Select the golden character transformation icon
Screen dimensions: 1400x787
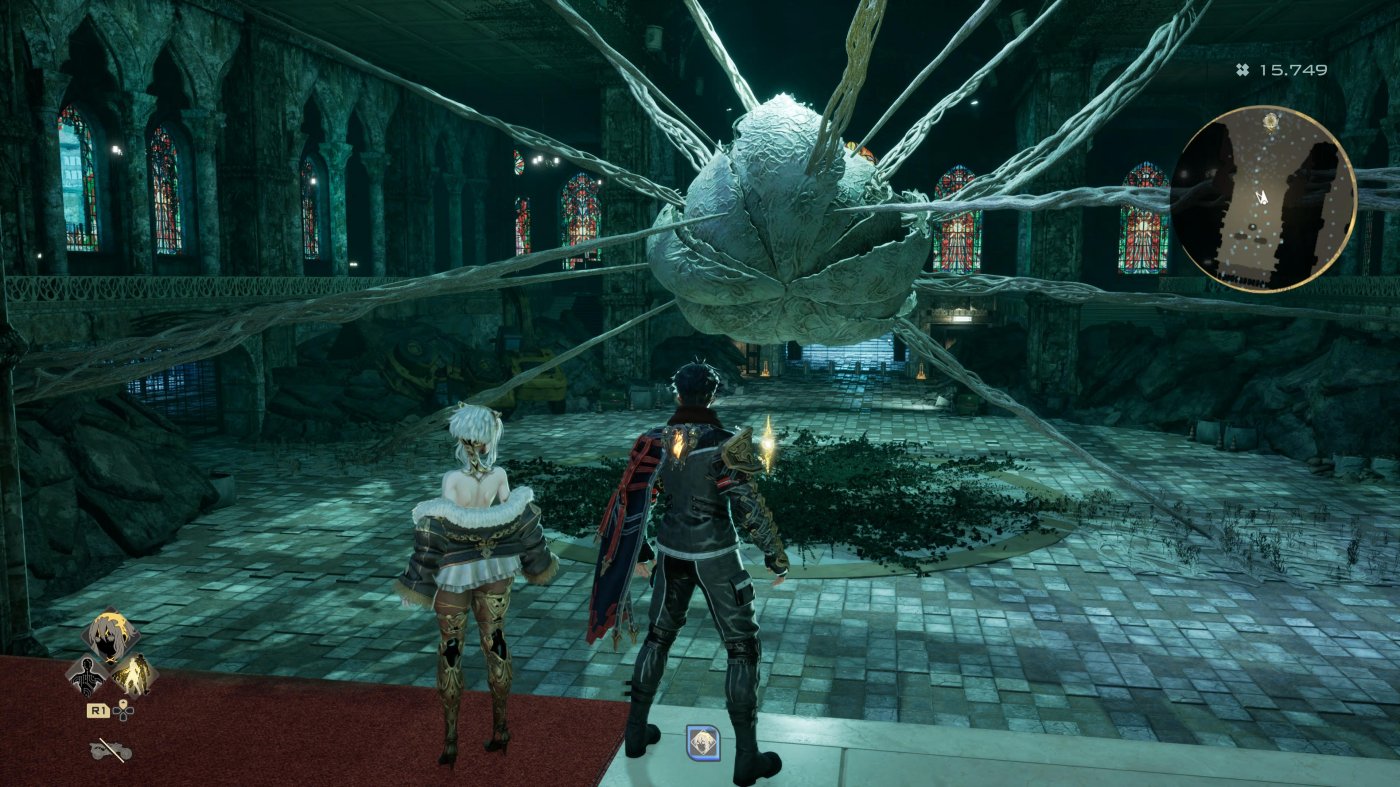[x=136, y=678]
